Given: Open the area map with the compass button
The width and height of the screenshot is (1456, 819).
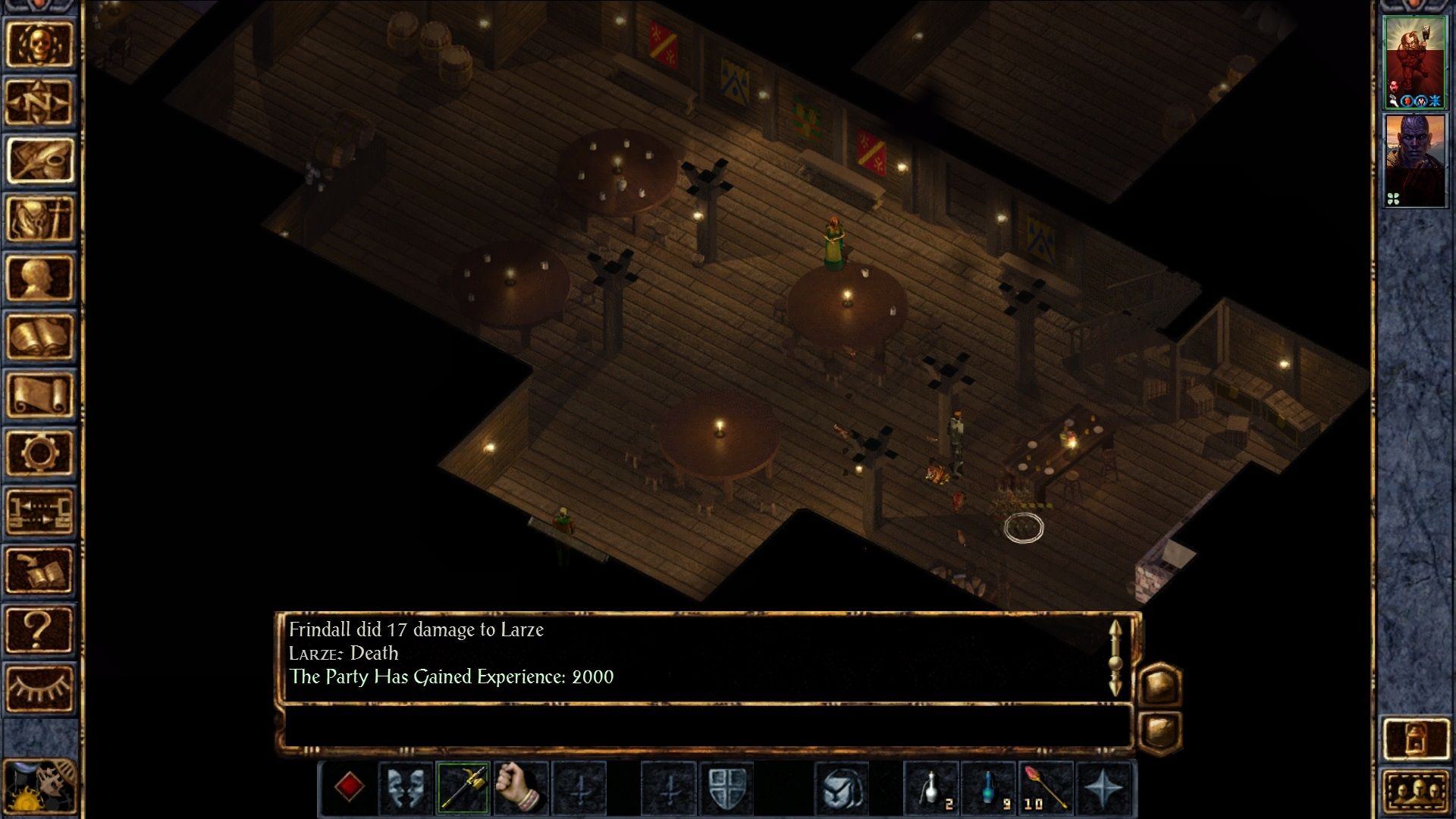Looking at the screenshot, I should [x=39, y=102].
